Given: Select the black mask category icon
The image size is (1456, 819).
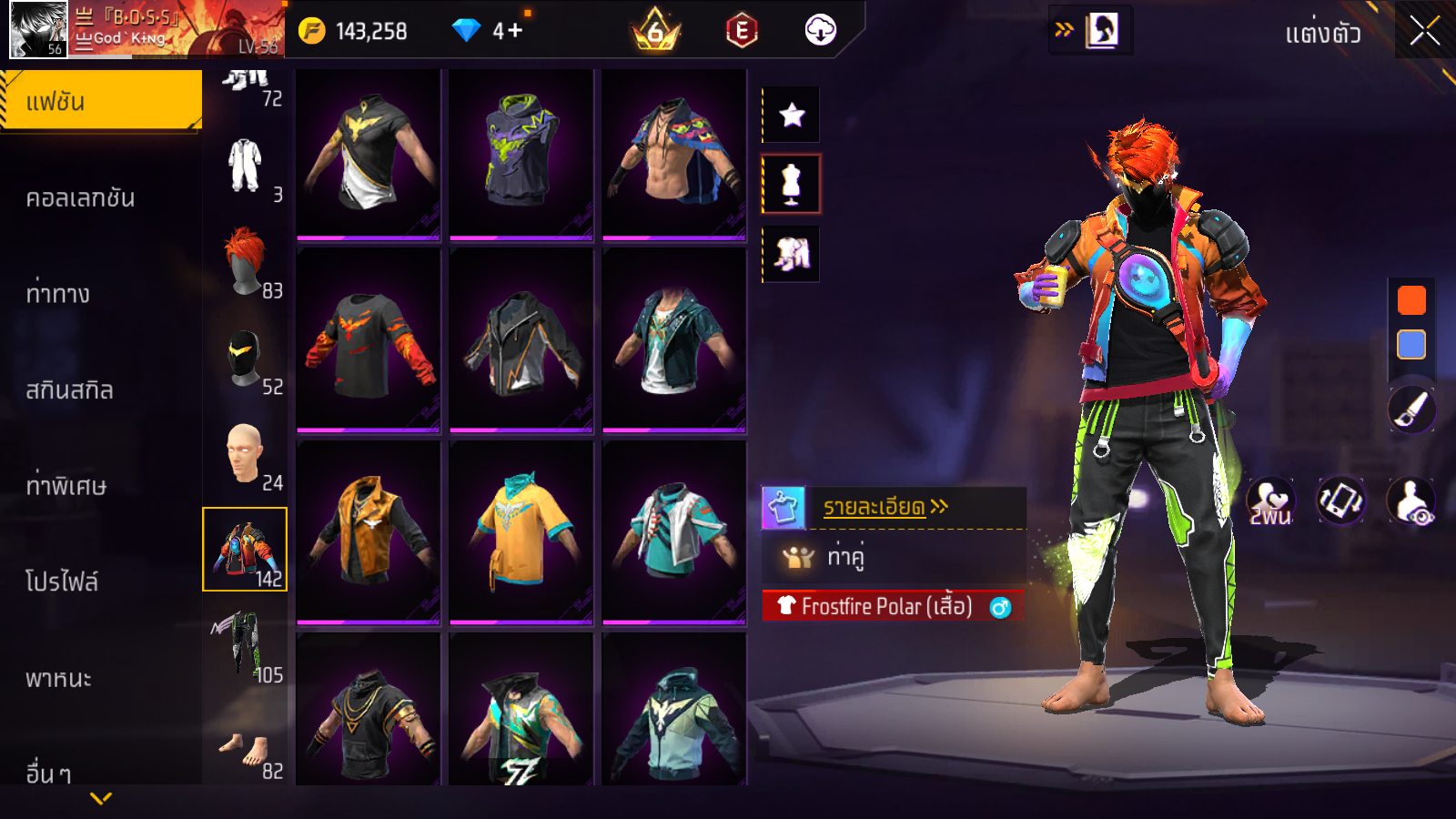Looking at the screenshot, I should (245, 359).
